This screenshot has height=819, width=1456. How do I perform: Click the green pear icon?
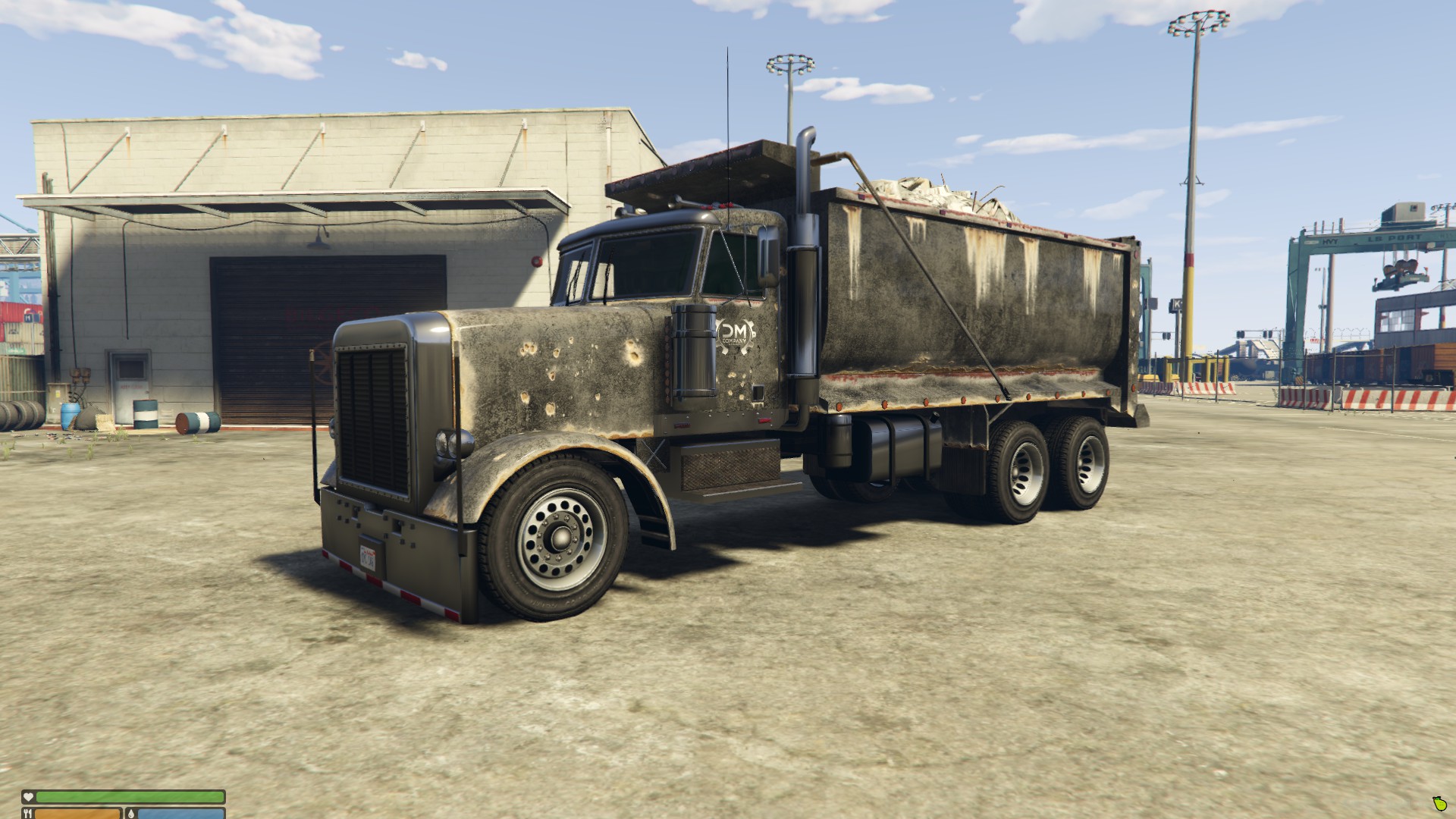(1440, 804)
